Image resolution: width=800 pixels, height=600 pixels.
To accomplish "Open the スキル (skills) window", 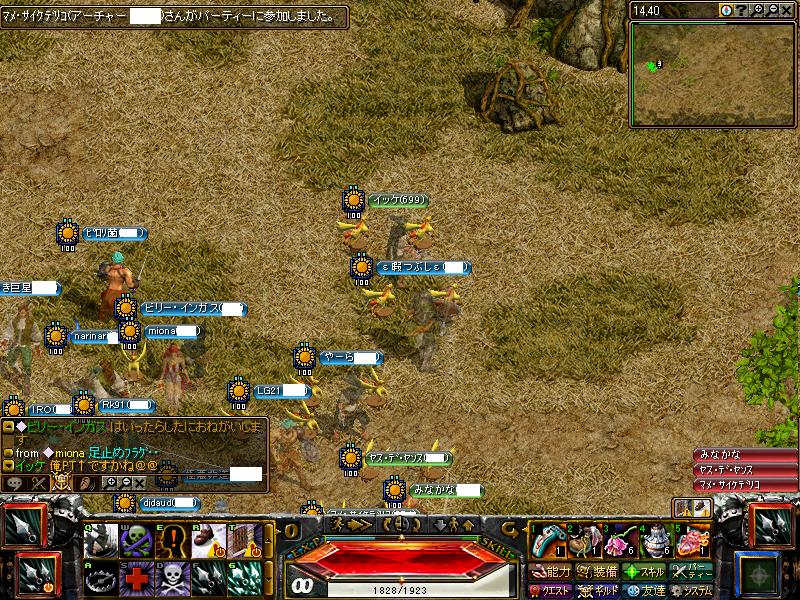I will point(643,572).
